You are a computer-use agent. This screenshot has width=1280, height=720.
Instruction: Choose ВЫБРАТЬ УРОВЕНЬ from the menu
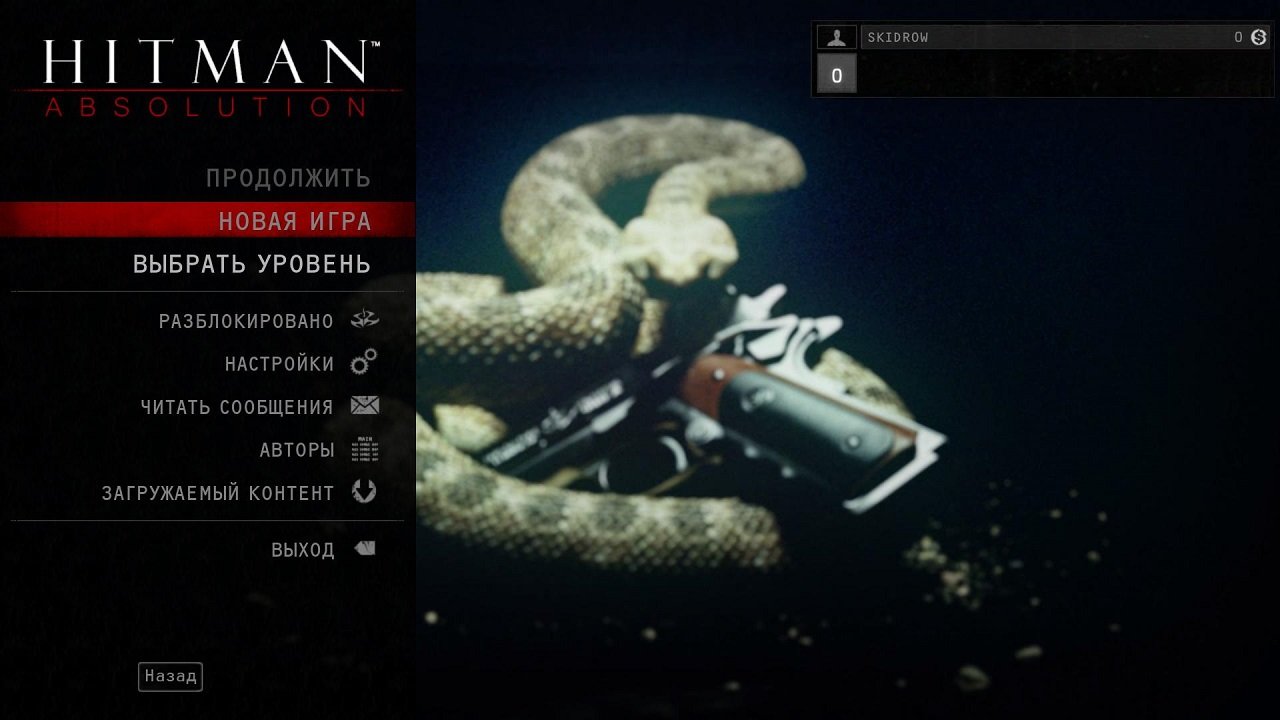click(x=250, y=264)
